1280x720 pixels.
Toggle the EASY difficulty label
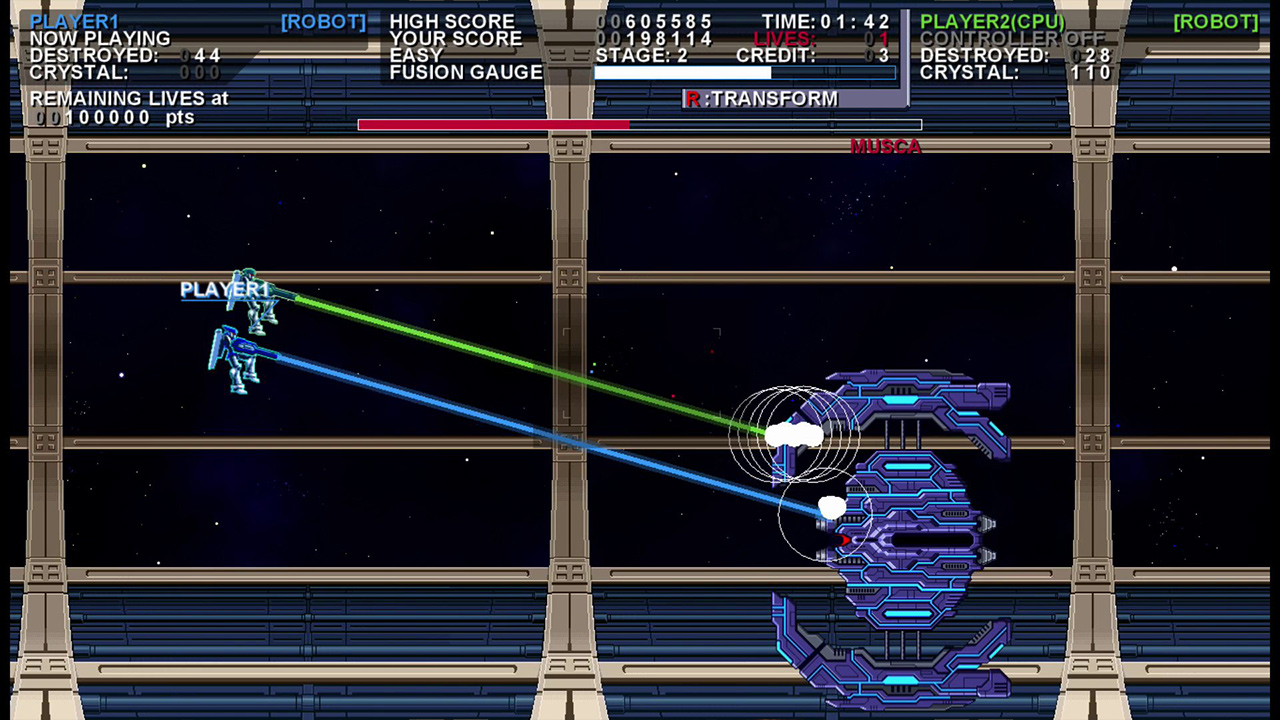pos(412,55)
